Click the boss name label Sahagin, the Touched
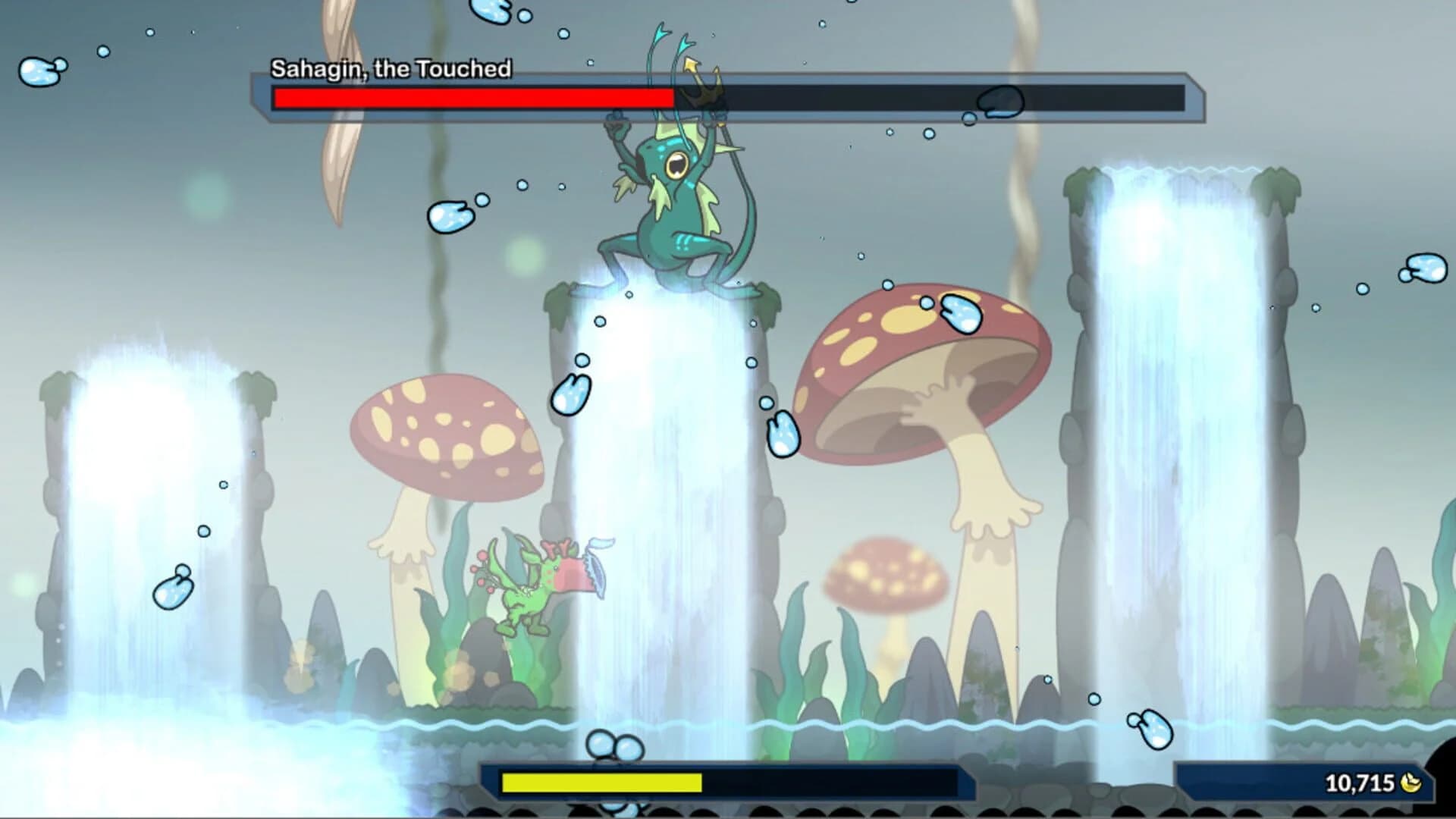The height and width of the screenshot is (819, 1456). pos(391,68)
